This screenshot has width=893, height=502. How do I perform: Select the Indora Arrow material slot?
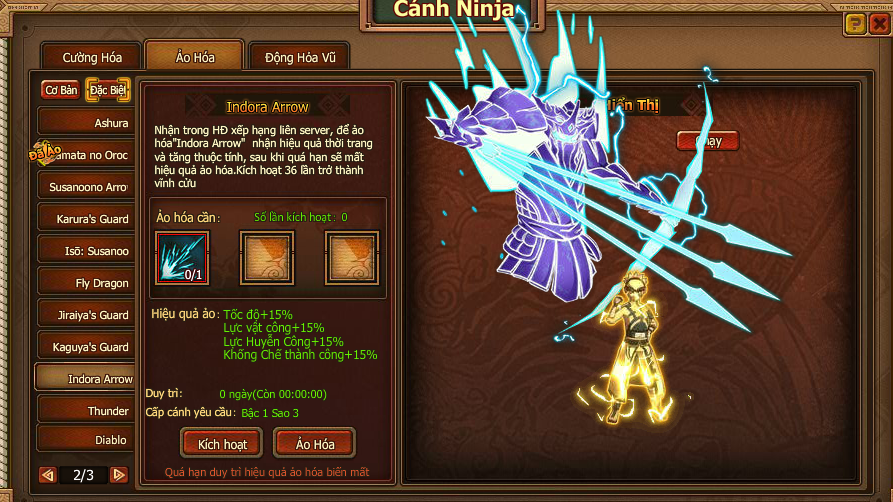click(x=182, y=258)
